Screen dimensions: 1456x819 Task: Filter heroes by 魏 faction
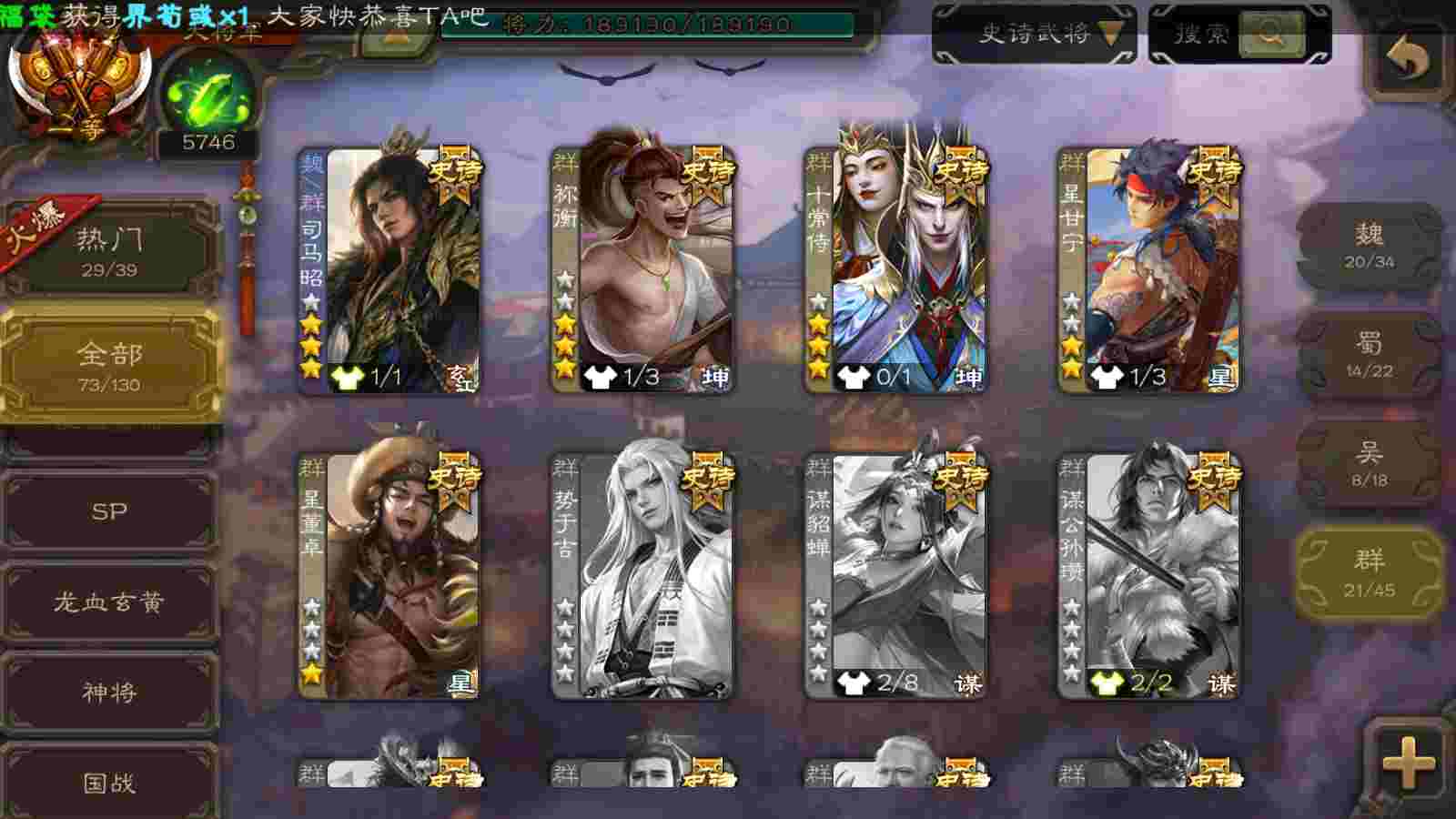pos(1369,246)
